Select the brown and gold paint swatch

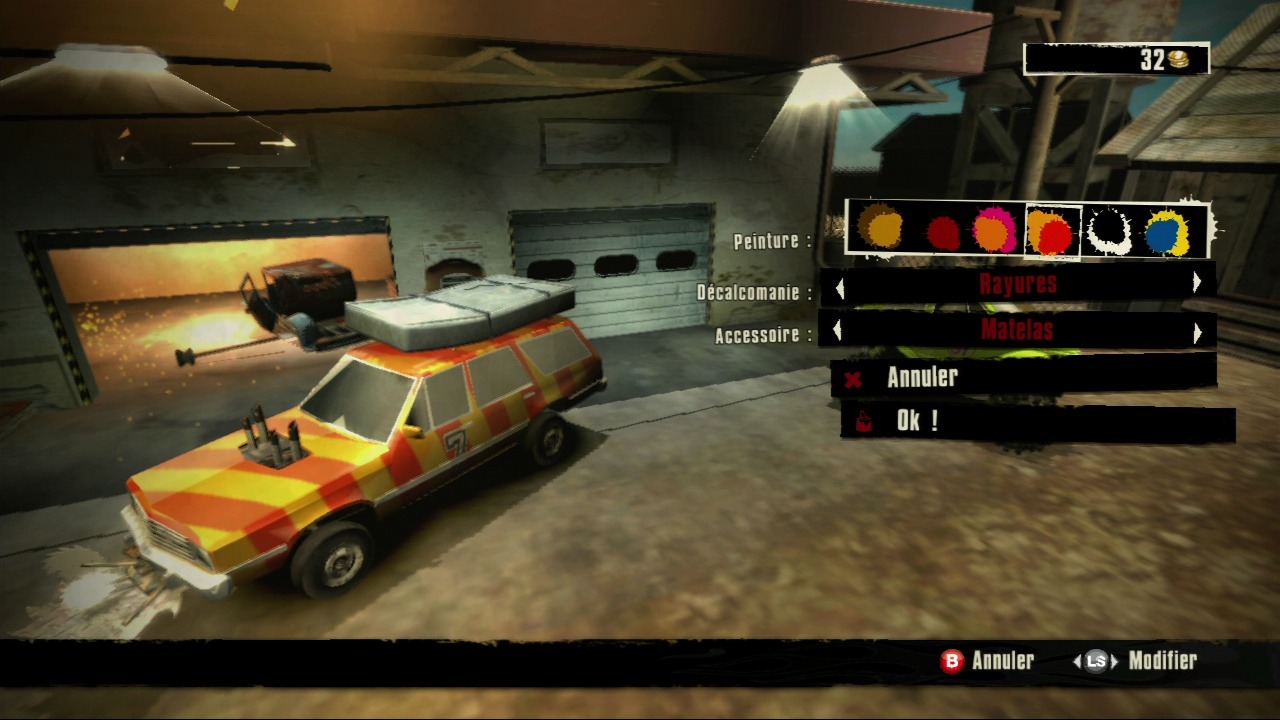[882, 229]
